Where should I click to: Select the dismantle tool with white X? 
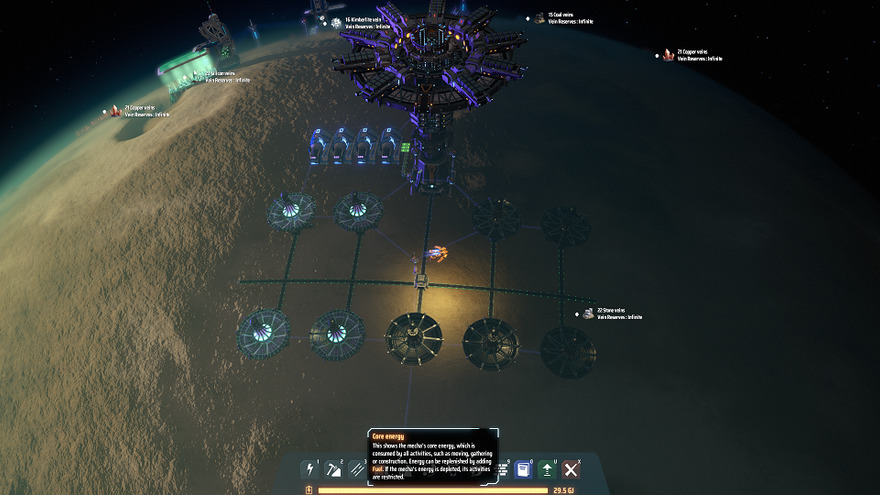(x=571, y=469)
